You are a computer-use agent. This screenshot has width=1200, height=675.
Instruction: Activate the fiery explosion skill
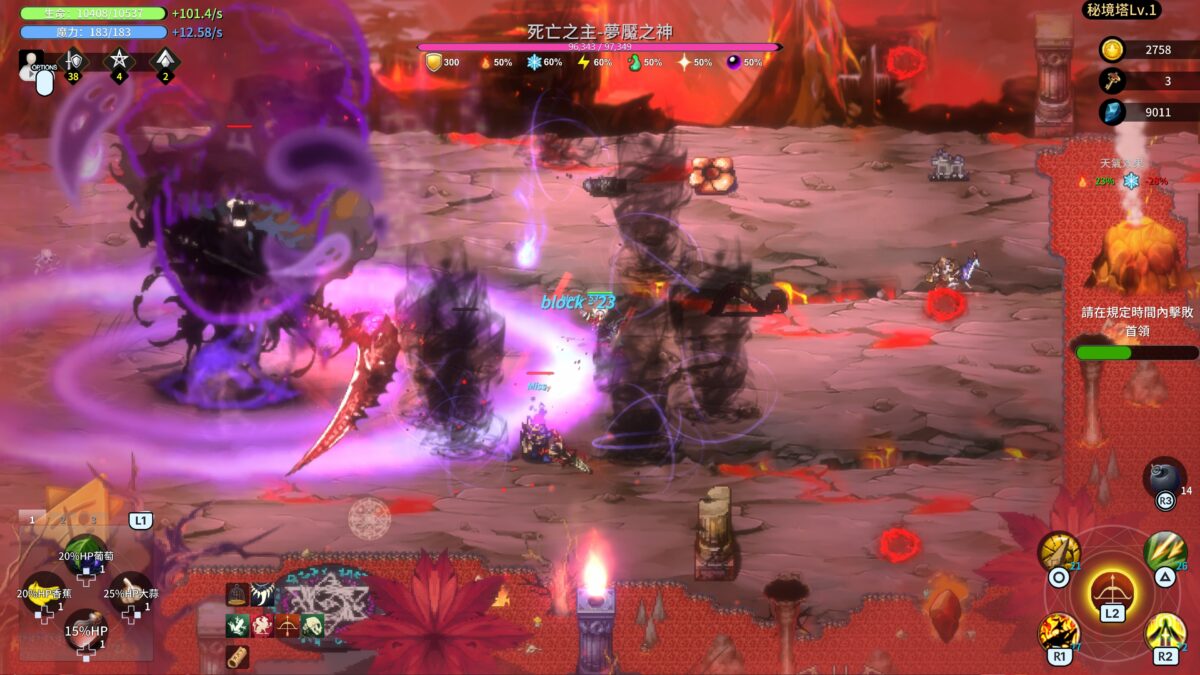point(1058,632)
